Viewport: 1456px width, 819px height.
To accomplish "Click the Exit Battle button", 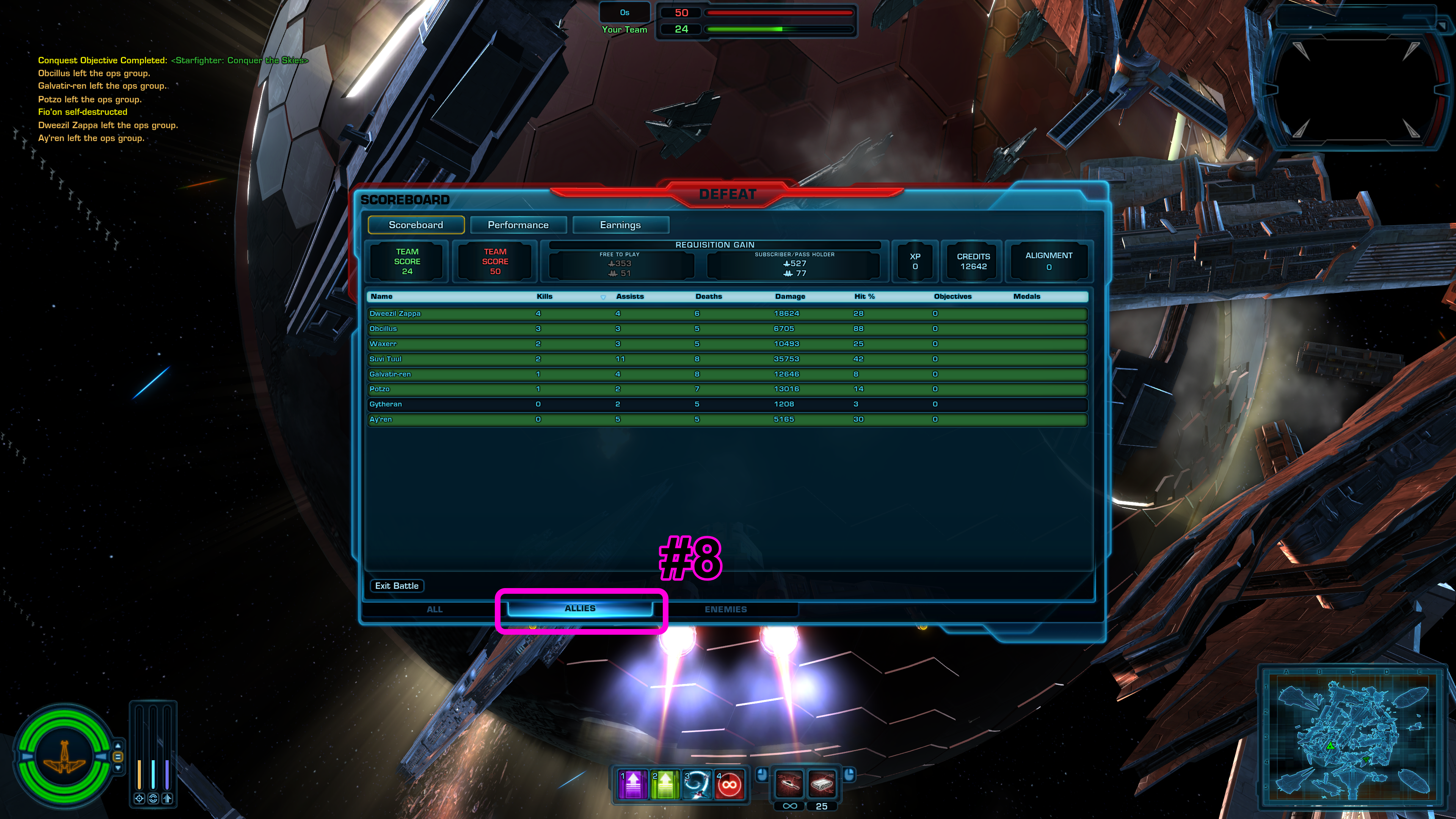I will 397,585.
